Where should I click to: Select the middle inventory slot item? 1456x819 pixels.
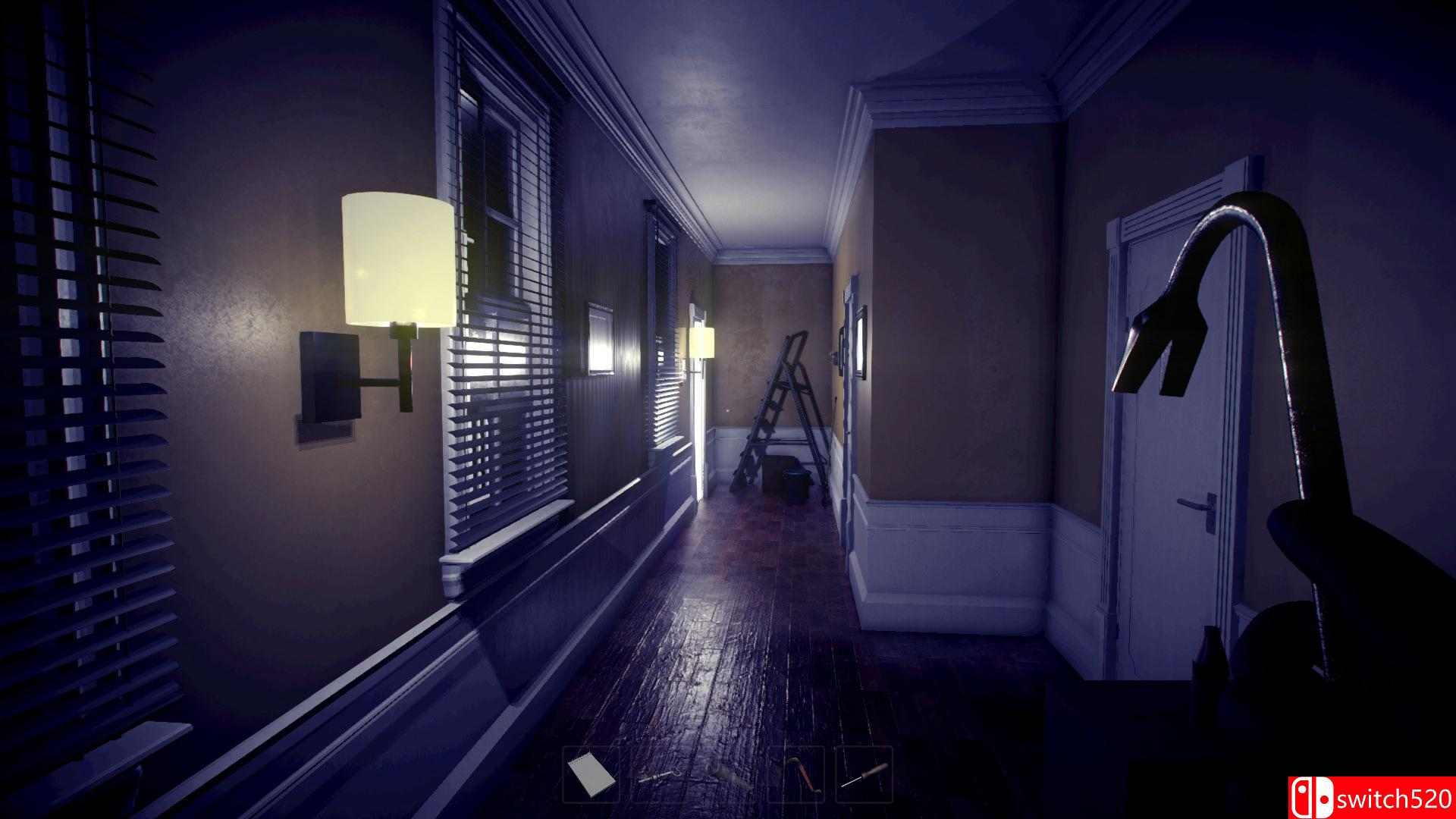[724, 775]
